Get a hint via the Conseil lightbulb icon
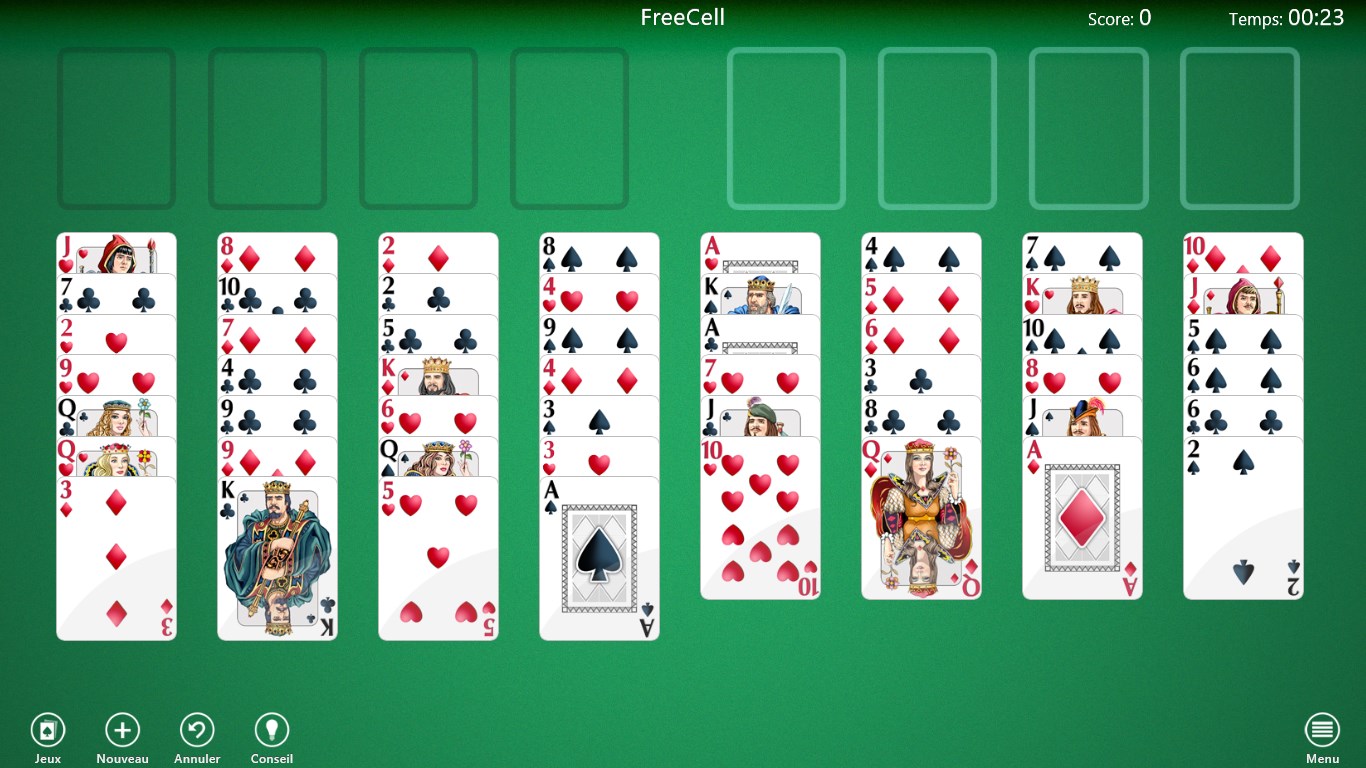Screen dimensions: 1366x768 pyautogui.click(x=271, y=729)
